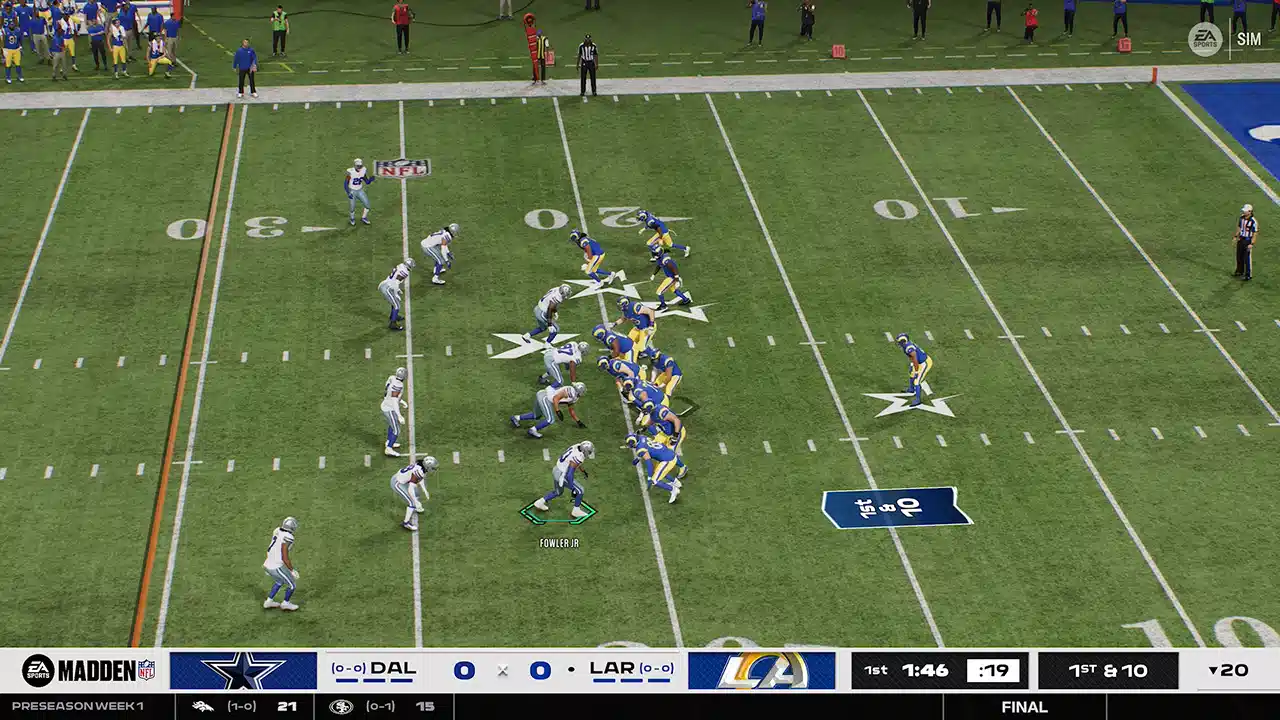Image resolution: width=1280 pixels, height=720 pixels.
Task: Select the highlighted defender Fowler Jr
Action: click(x=567, y=480)
